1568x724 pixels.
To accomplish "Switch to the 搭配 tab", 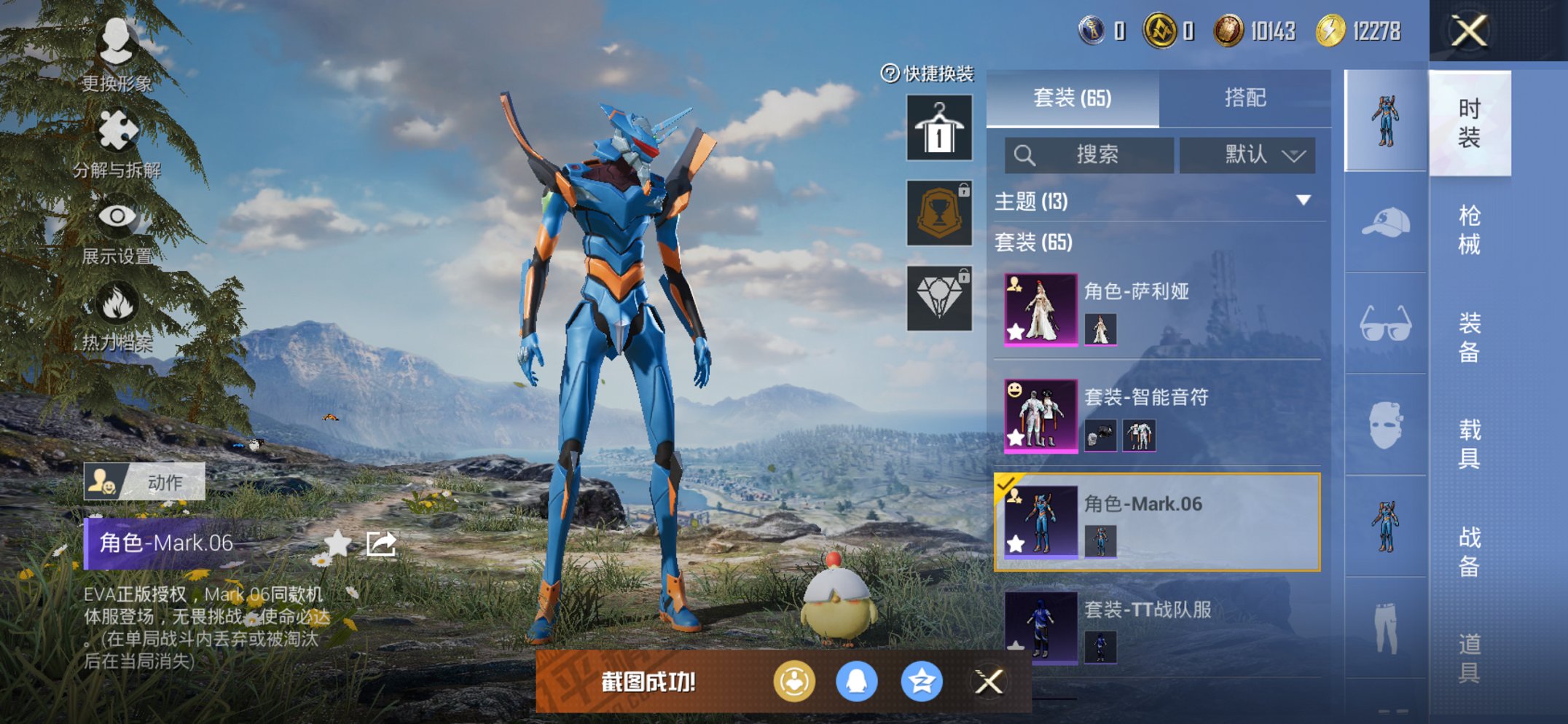I will point(1244,98).
